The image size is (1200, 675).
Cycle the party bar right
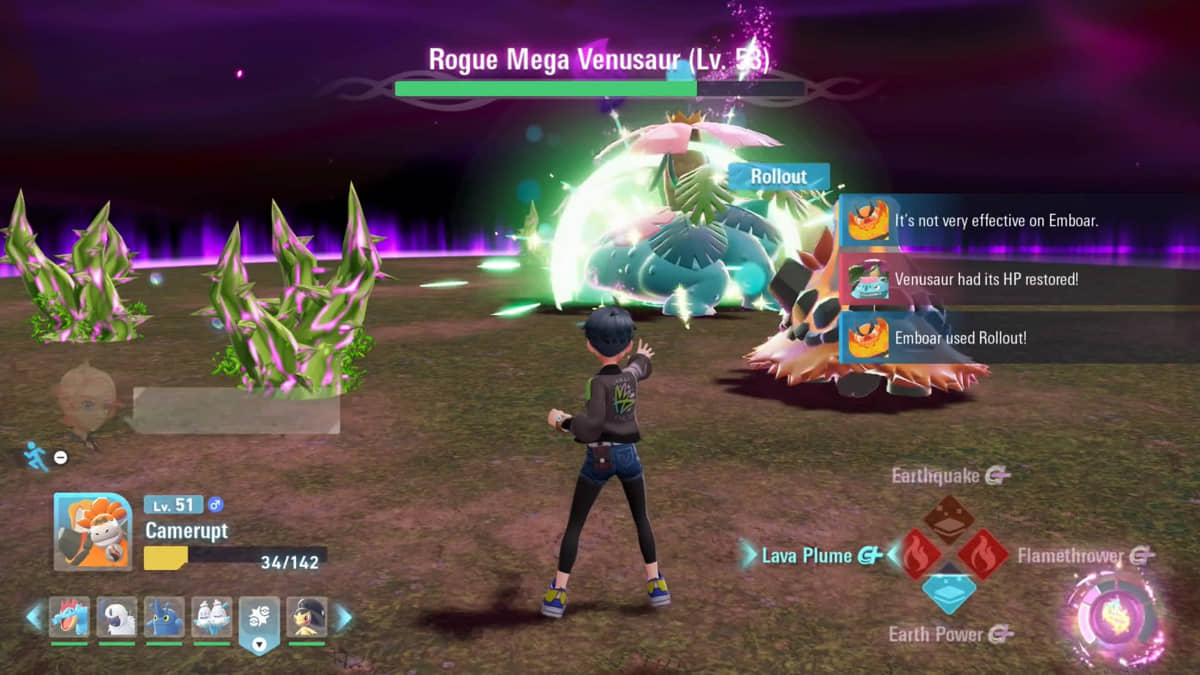click(343, 617)
